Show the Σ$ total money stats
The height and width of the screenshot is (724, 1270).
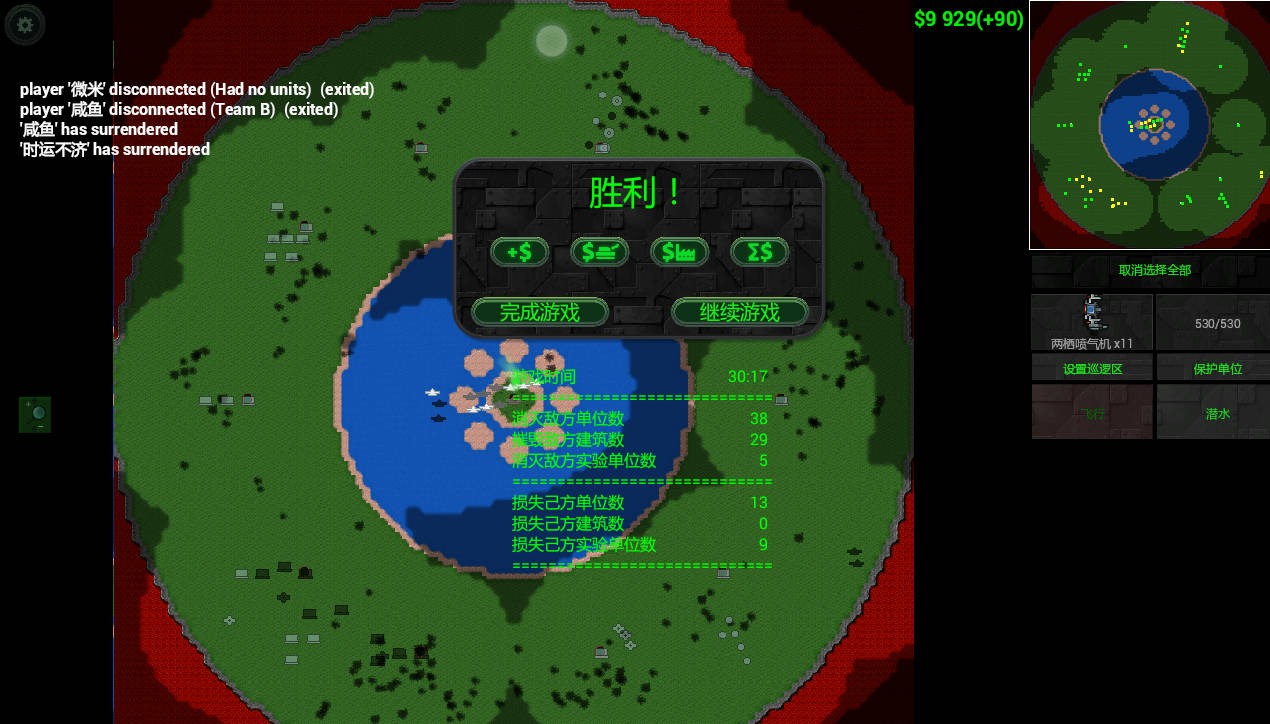(x=759, y=252)
